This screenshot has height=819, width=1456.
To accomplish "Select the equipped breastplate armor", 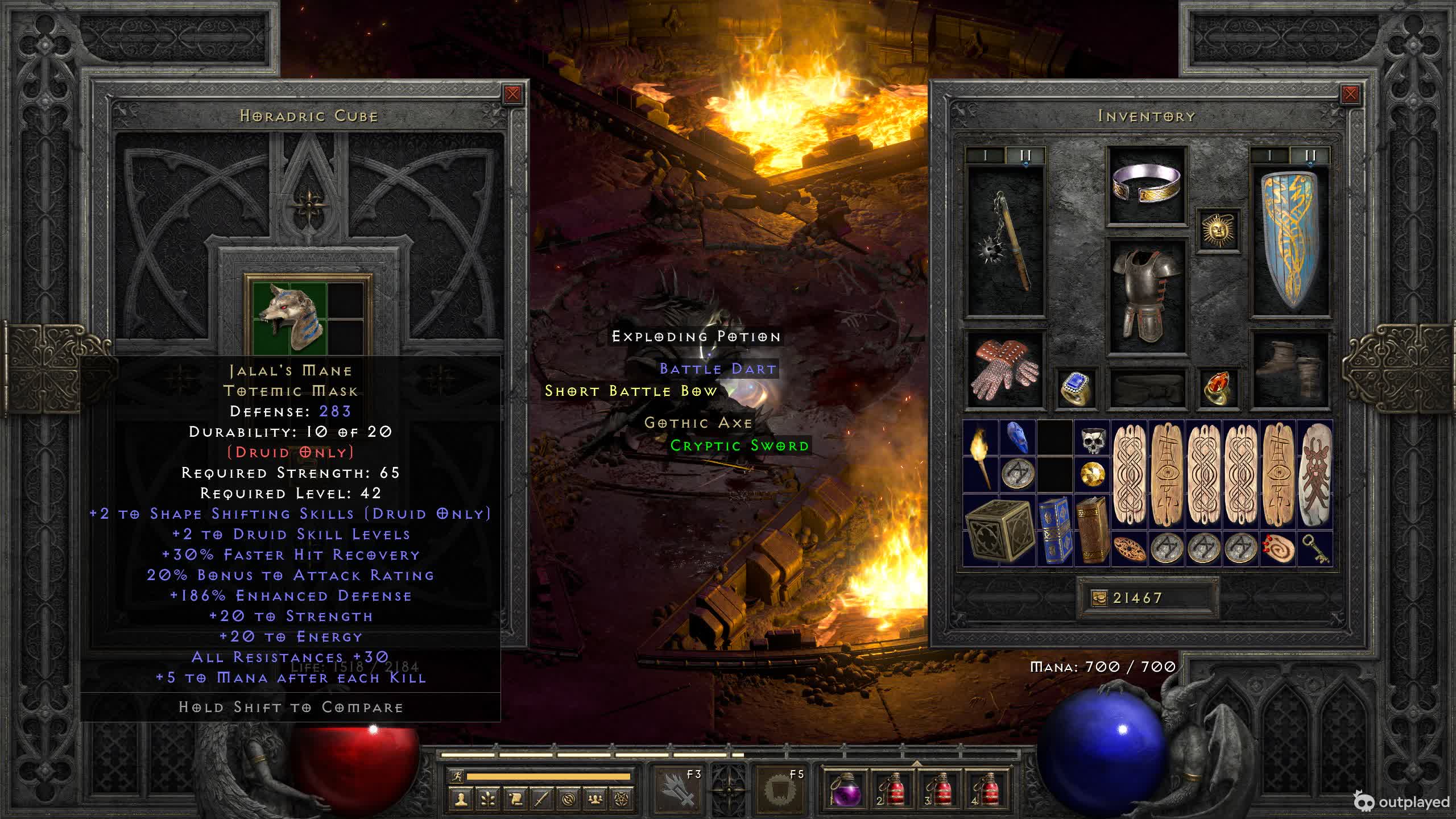I will 1147,295.
